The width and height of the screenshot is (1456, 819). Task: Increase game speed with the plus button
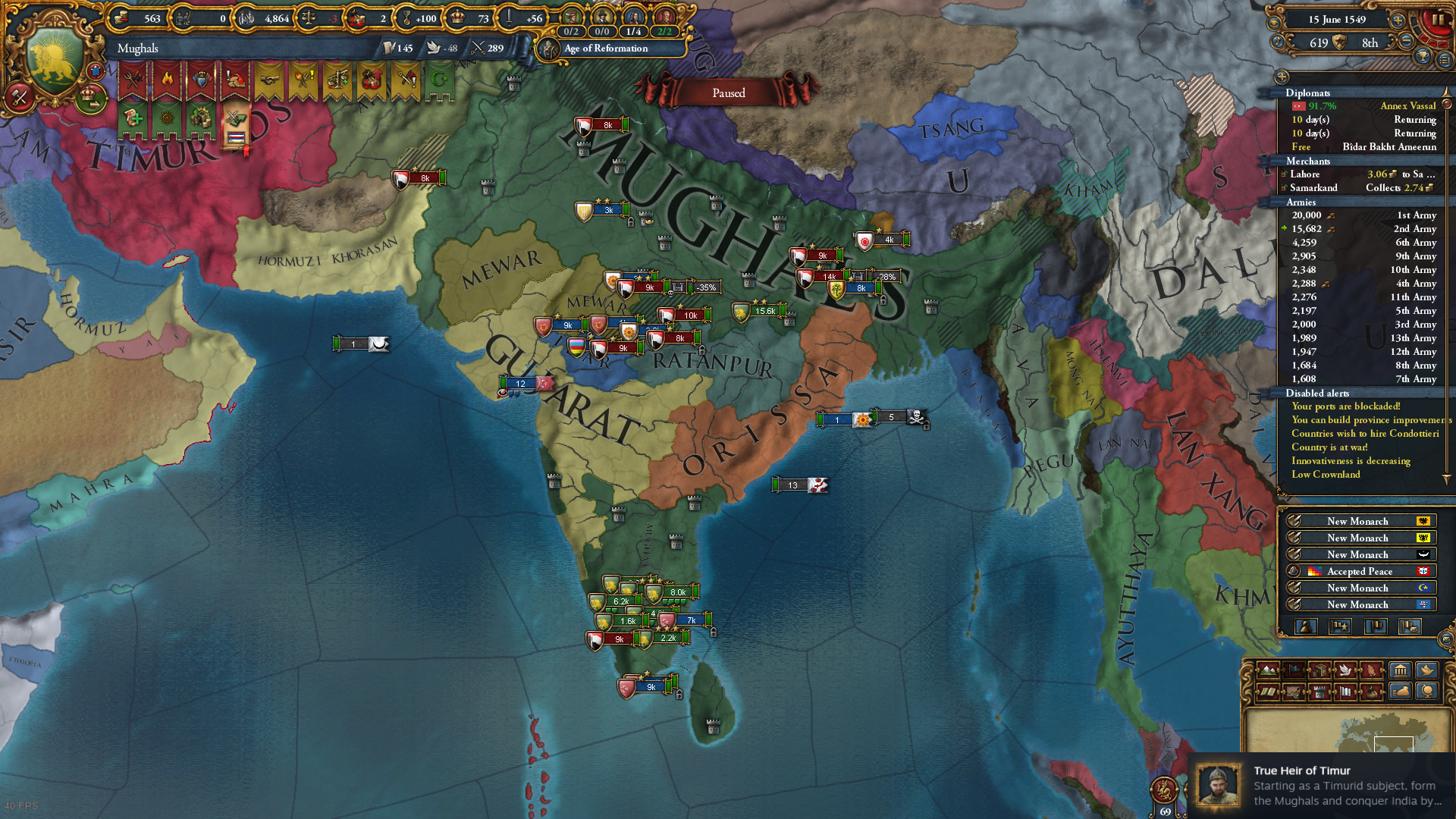1398,20
